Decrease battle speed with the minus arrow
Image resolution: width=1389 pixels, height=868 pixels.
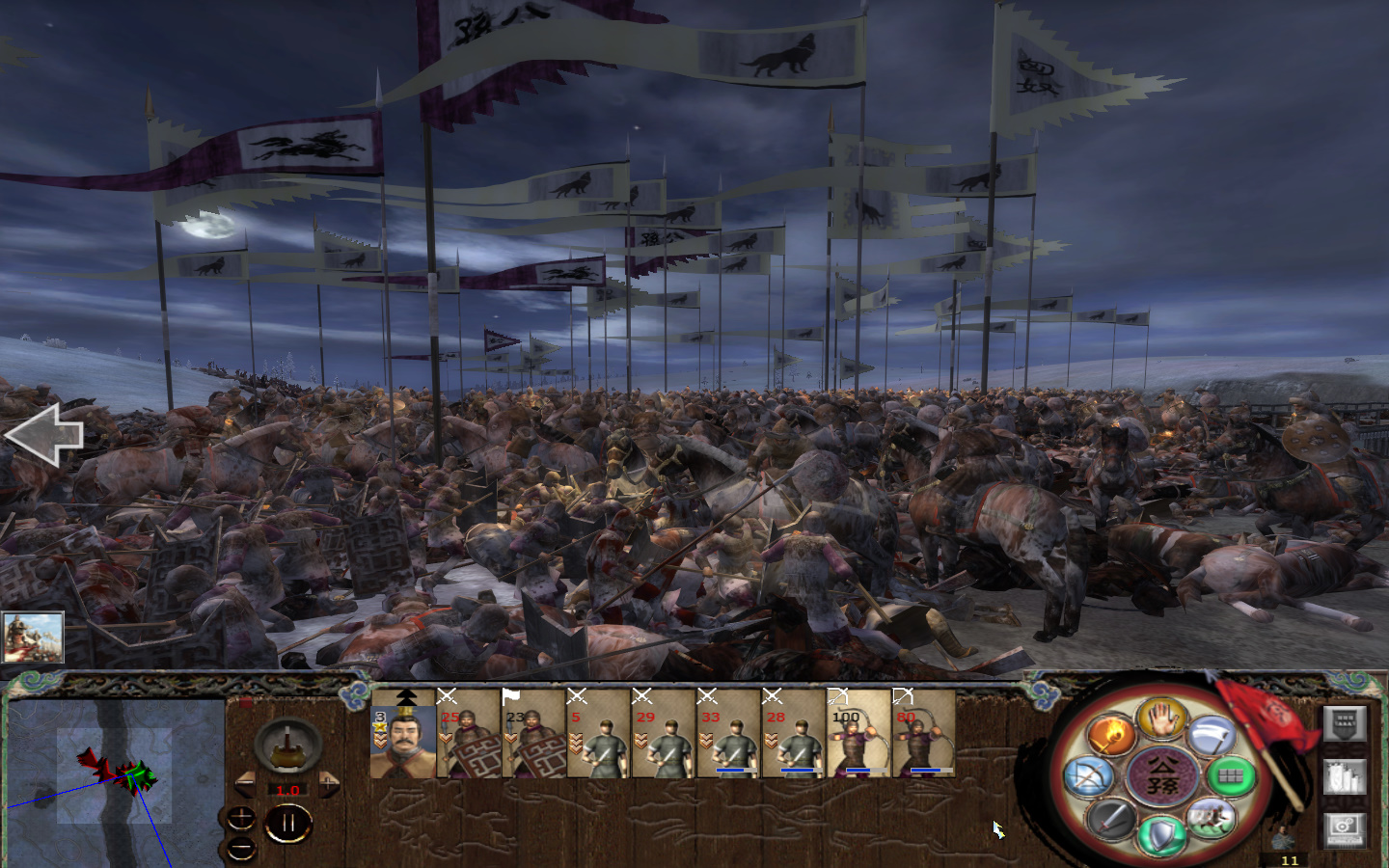(x=245, y=782)
